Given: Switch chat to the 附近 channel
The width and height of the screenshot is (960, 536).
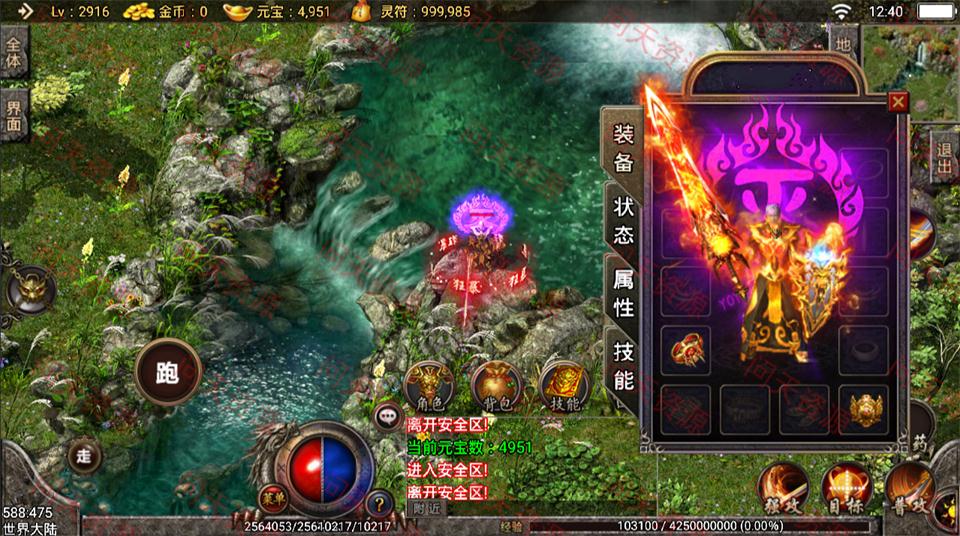Looking at the screenshot, I should click(427, 508).
